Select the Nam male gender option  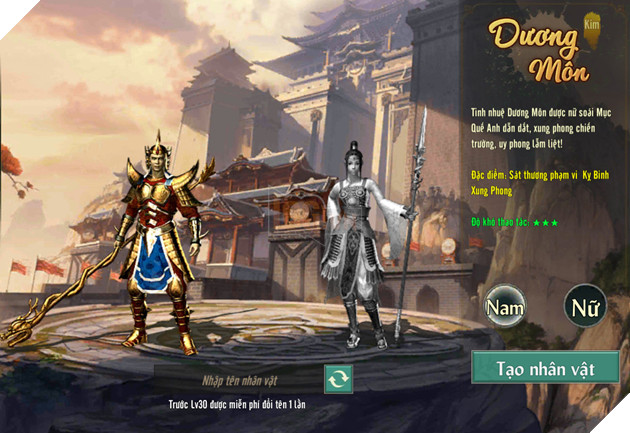pyautogui.click(x=505, y=307)
